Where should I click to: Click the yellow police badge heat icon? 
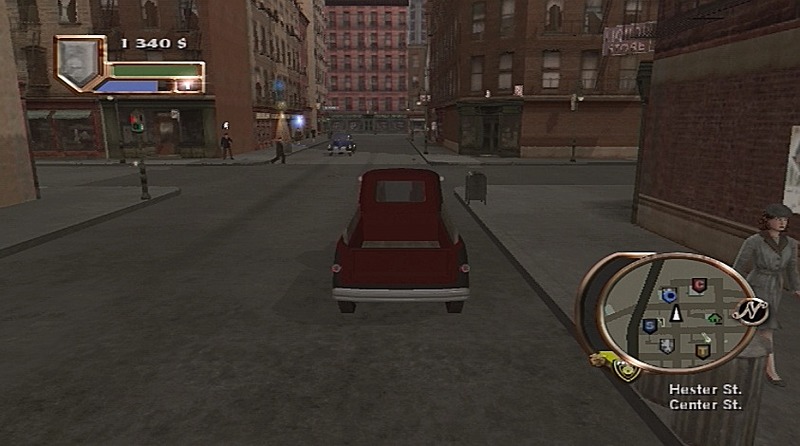pyautogui.click(x=626, y=371)
